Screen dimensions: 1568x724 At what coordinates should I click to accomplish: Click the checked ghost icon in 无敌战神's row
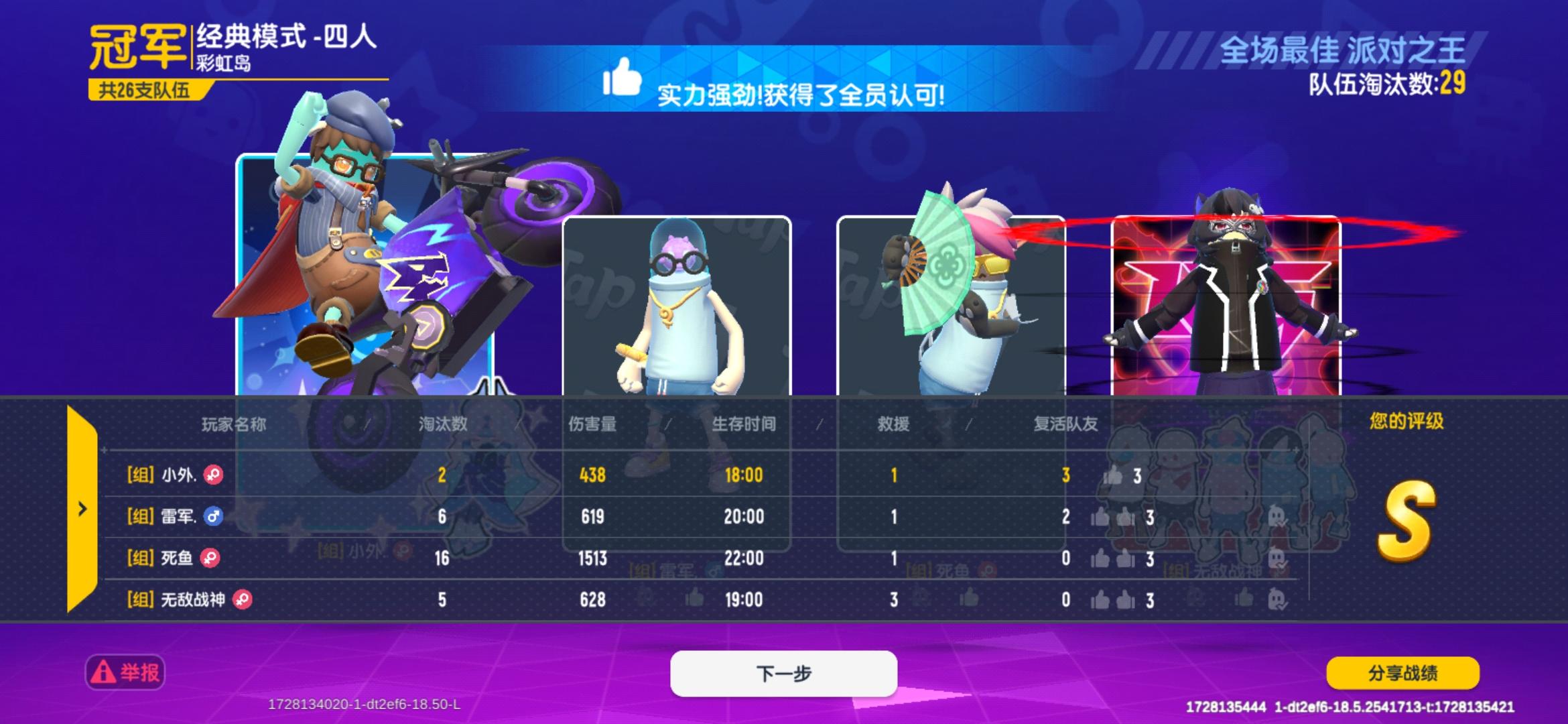[1276, 600]
